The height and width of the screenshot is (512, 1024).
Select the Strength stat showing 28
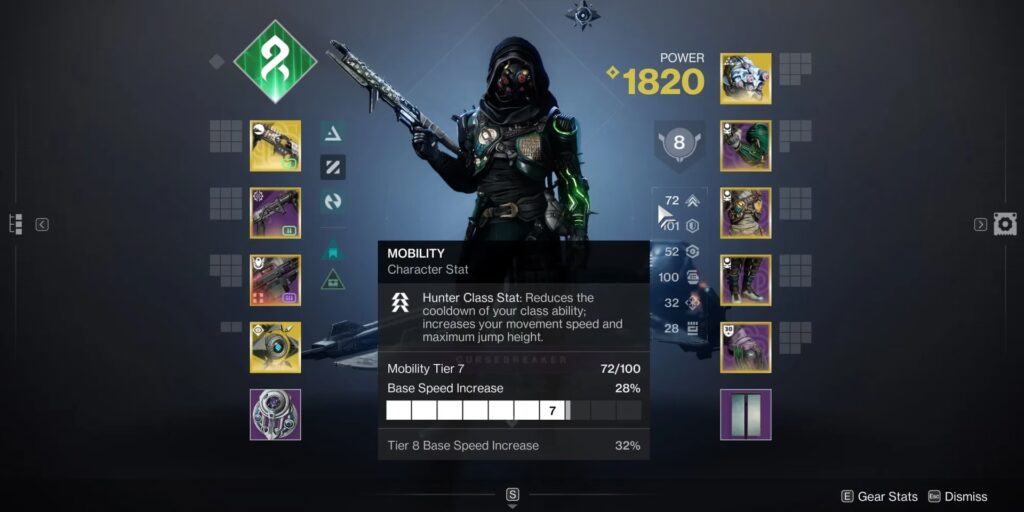(x=680, y=328)
